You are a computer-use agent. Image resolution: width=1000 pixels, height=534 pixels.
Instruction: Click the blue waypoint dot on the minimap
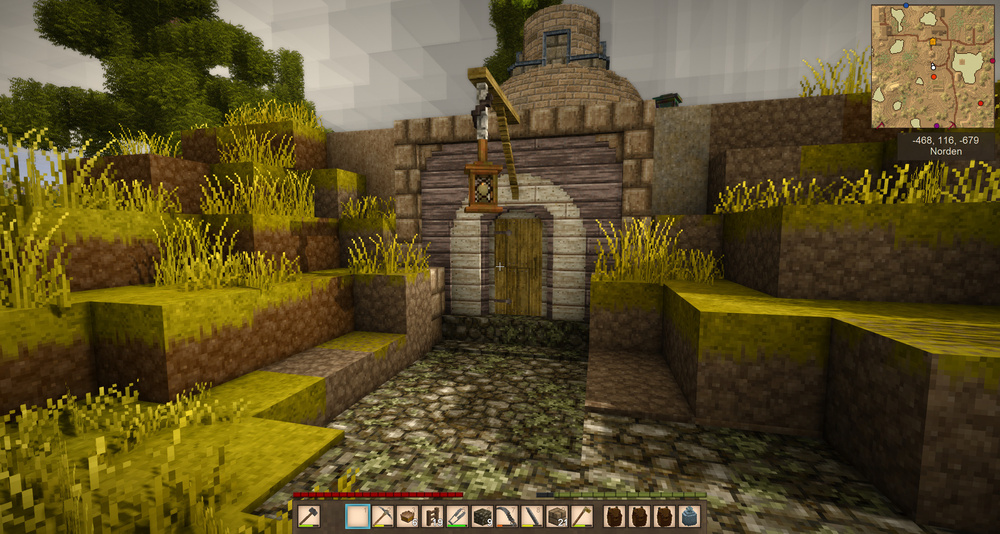(x=906, y=6)
